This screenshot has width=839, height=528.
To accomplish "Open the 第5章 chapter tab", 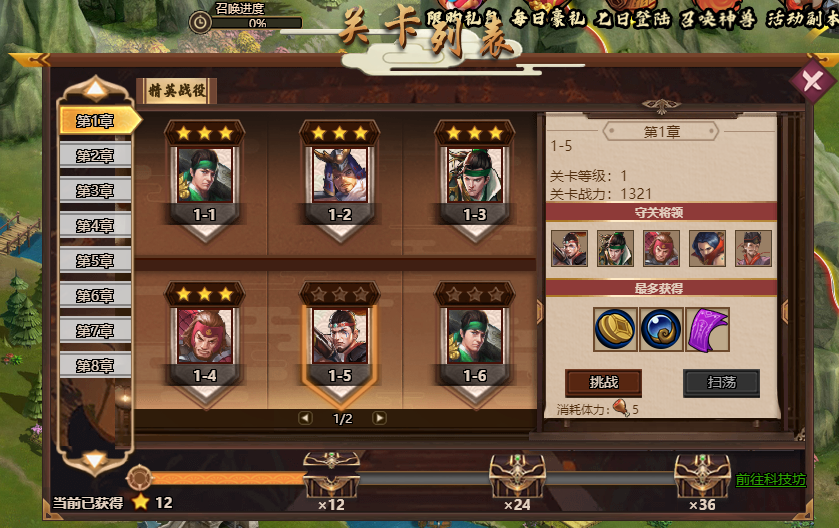I will tap(95, 260).
